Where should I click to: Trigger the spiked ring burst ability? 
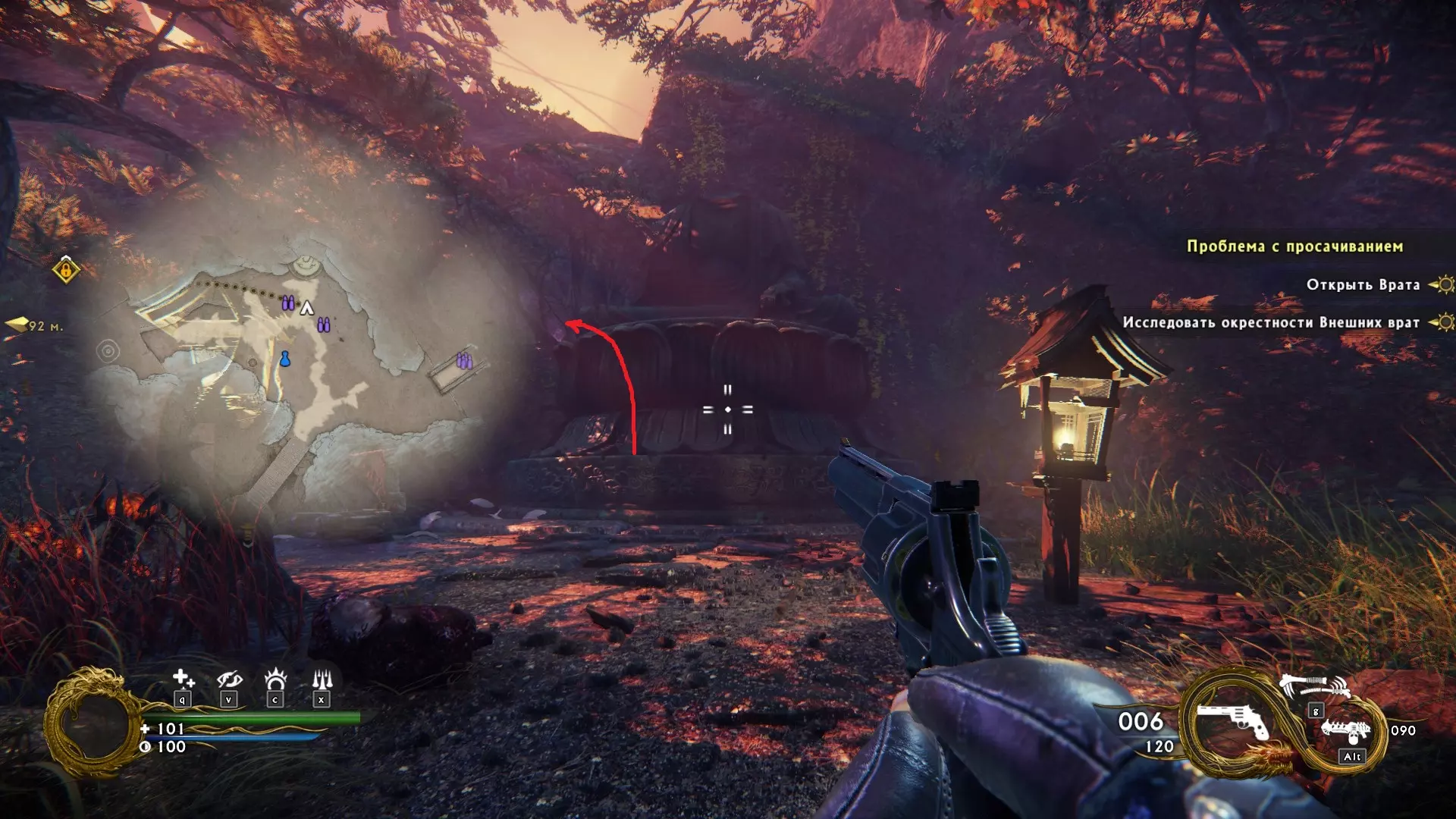click(275, 678)
